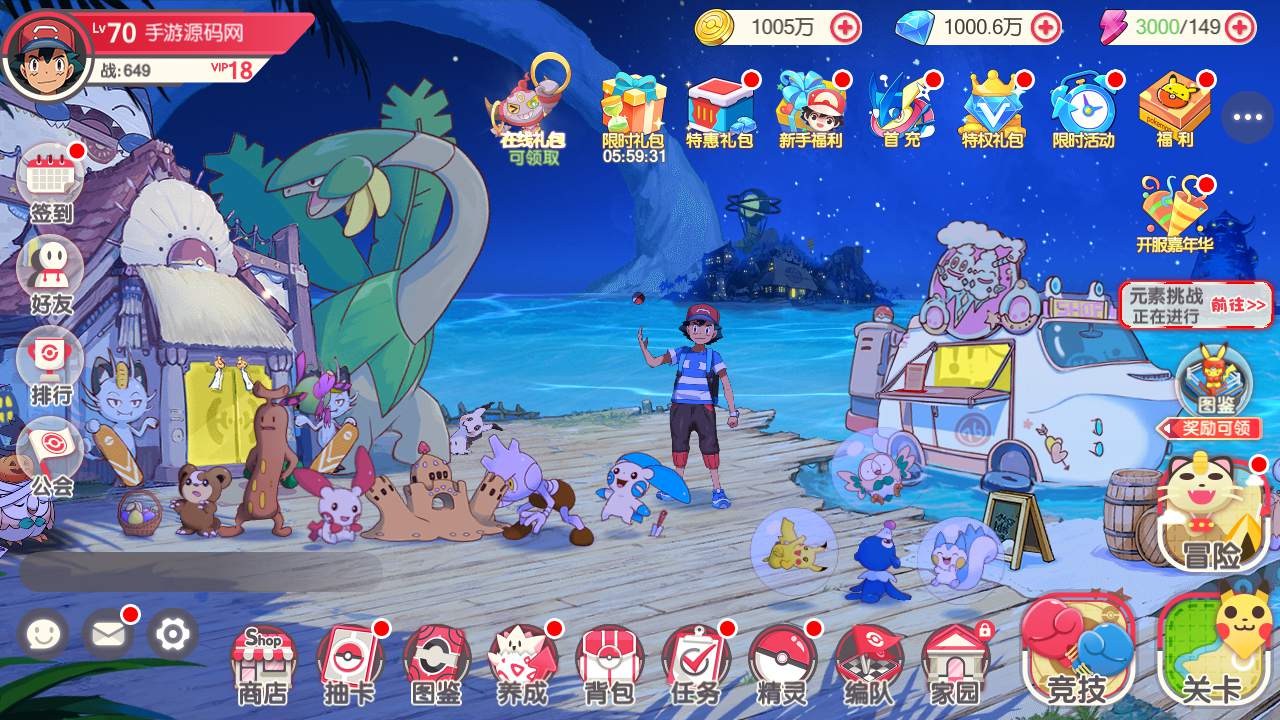
Task: Open the mail envelope inbox
Action: 107,633
